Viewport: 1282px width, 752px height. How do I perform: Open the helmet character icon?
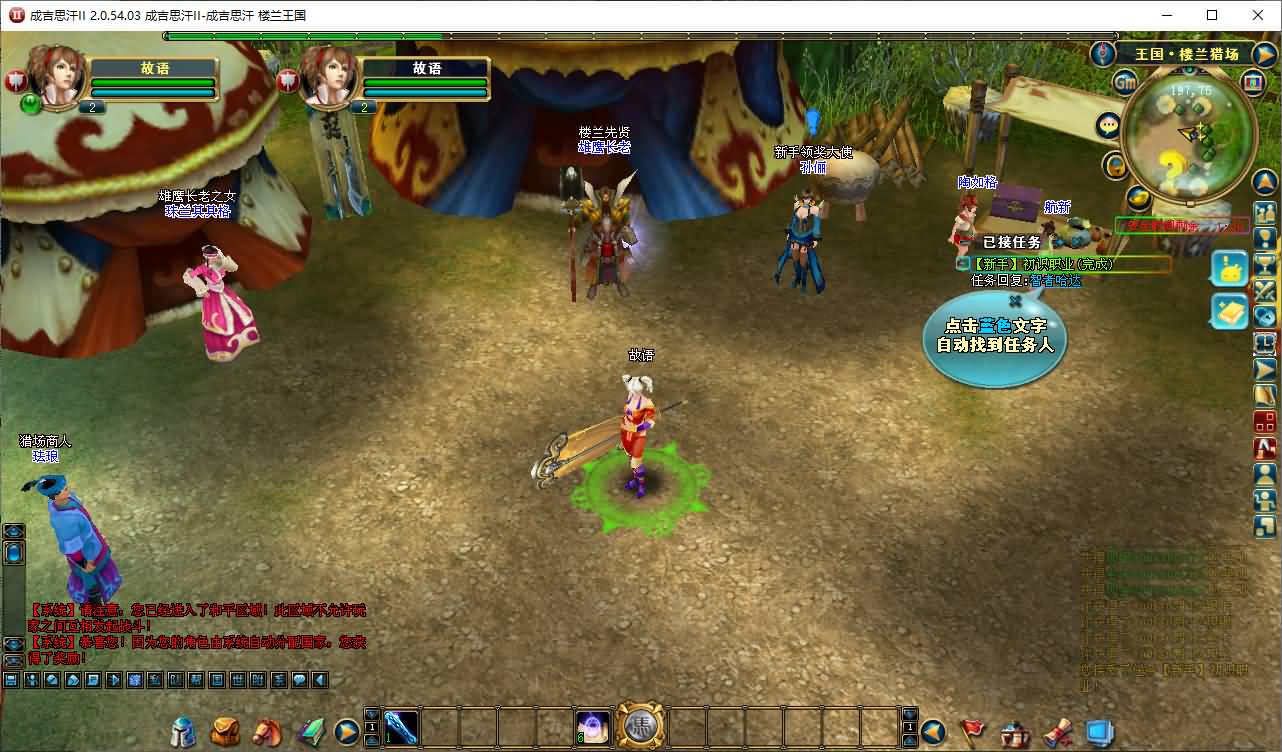(x=184, y=732)
